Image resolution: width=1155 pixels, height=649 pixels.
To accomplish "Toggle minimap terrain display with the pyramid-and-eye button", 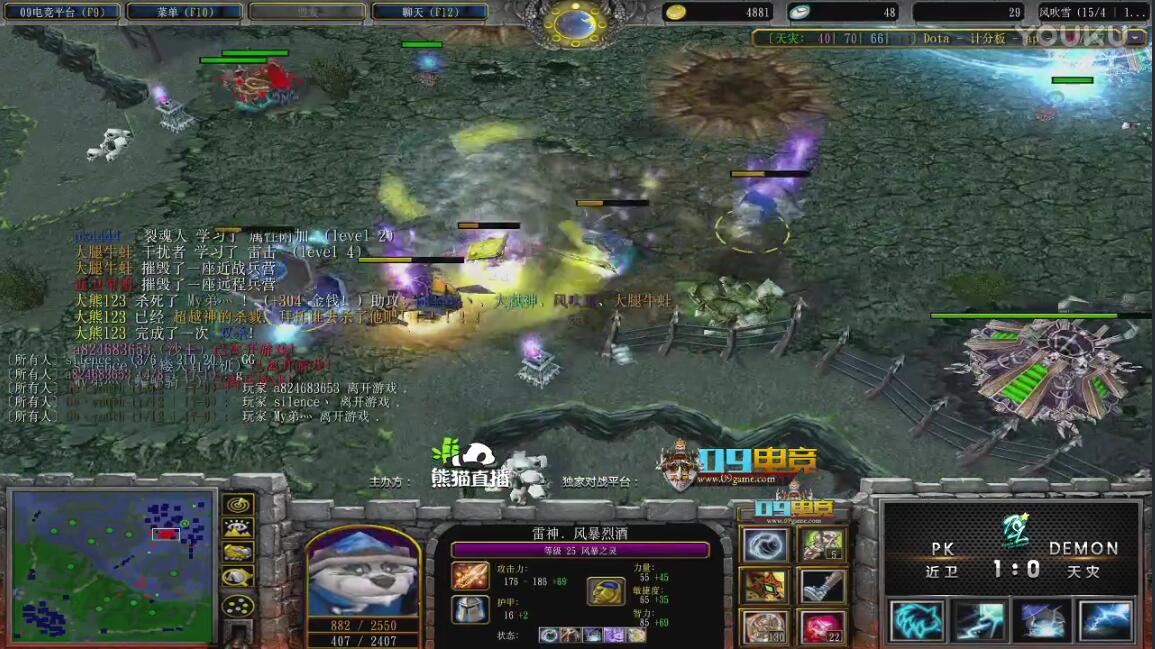I will point(238,529).
